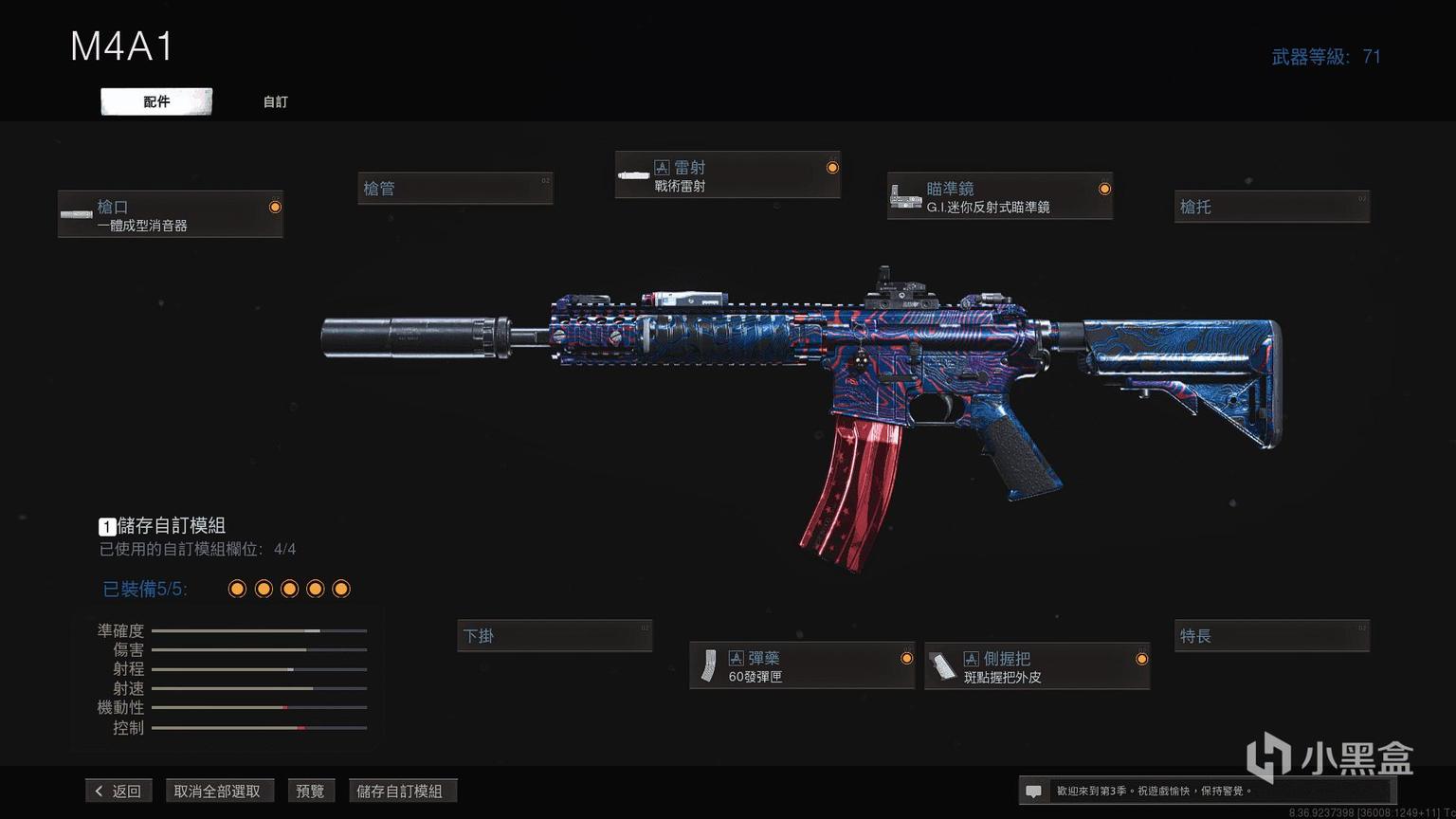Image resolution: width=1456 pixels, height=819 pixels.
Task: Switch to the 配件 attachments tab
Action: [156, 101]
